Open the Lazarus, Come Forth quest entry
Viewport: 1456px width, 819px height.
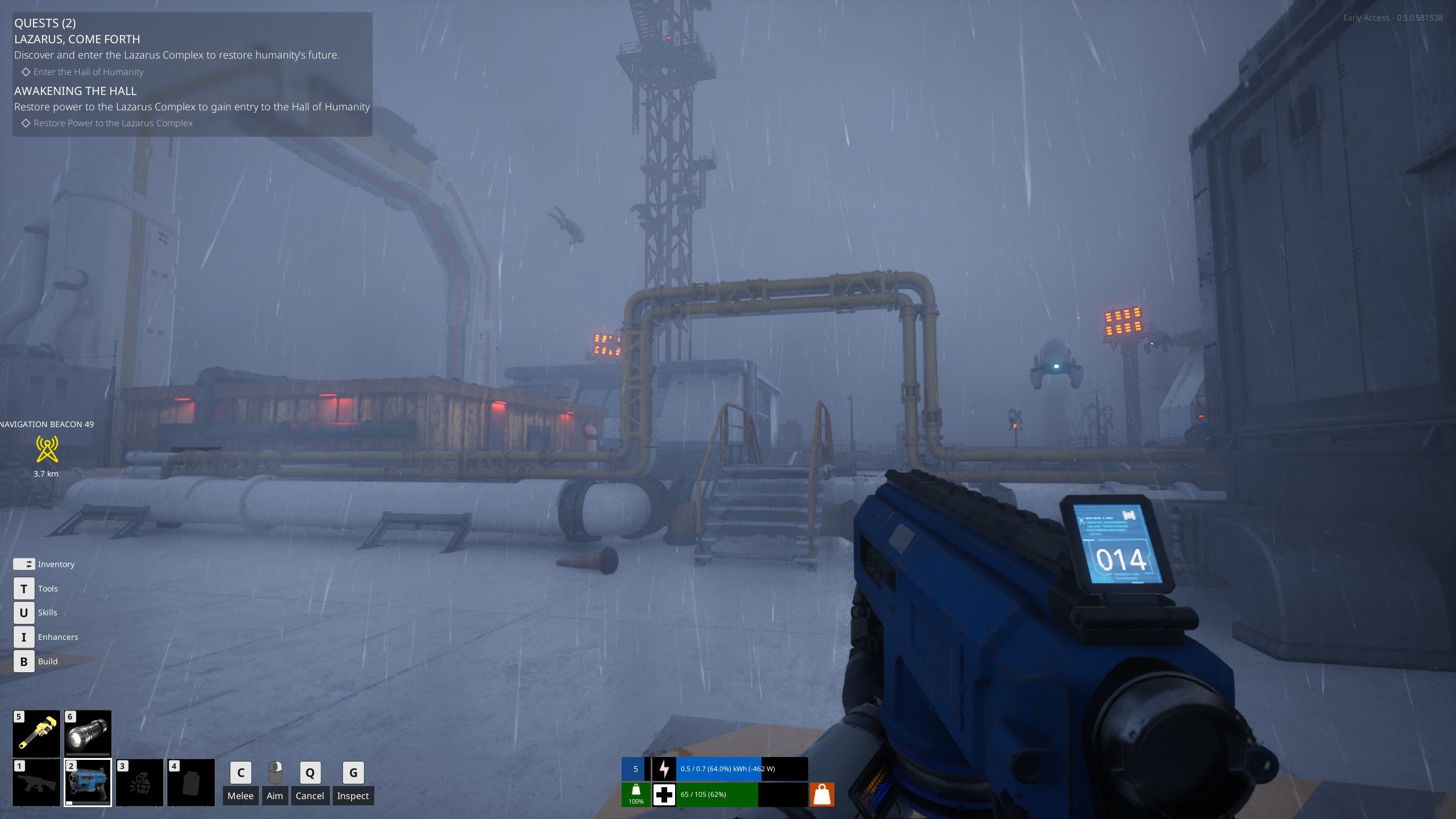point(77,39)
